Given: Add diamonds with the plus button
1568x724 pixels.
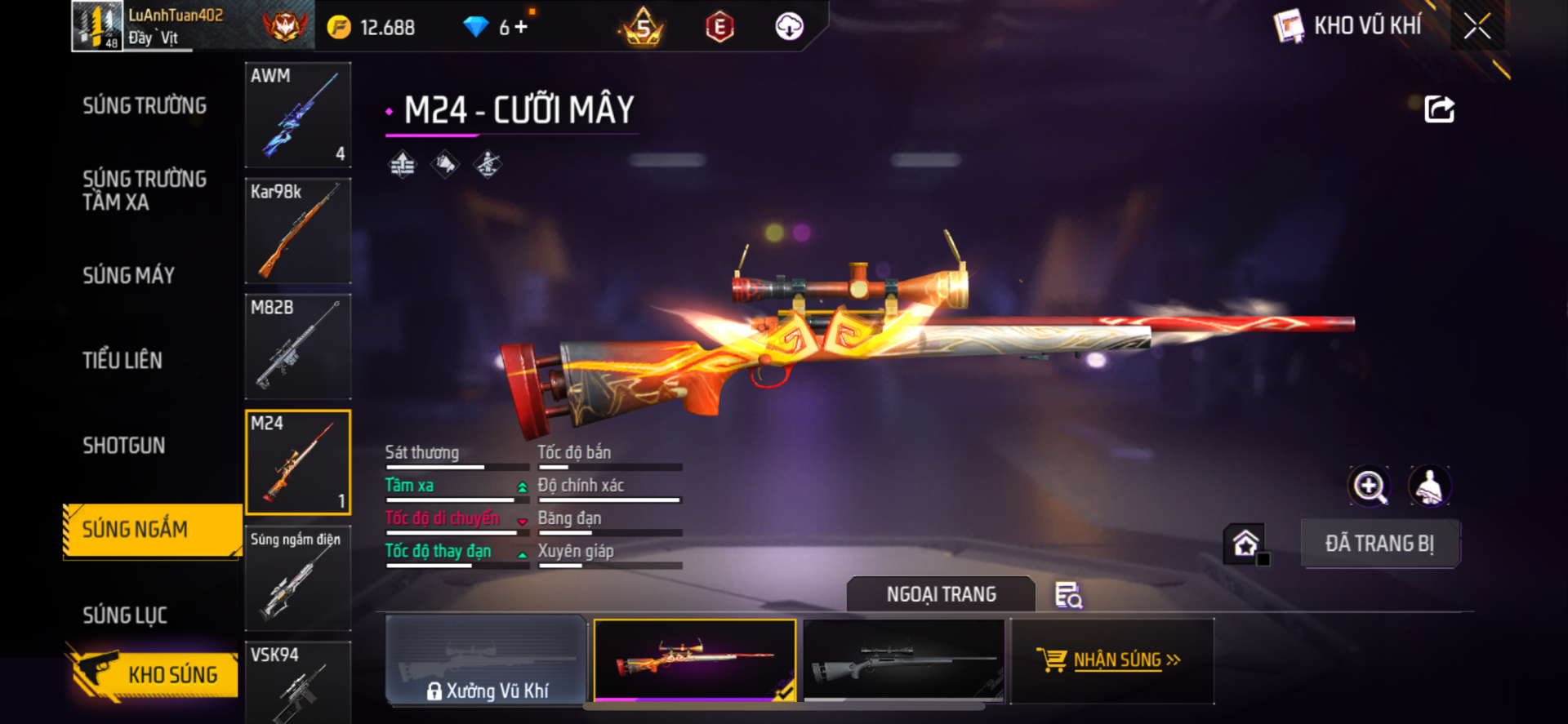Looking at the screenshot, I should (x=521, y=27).
